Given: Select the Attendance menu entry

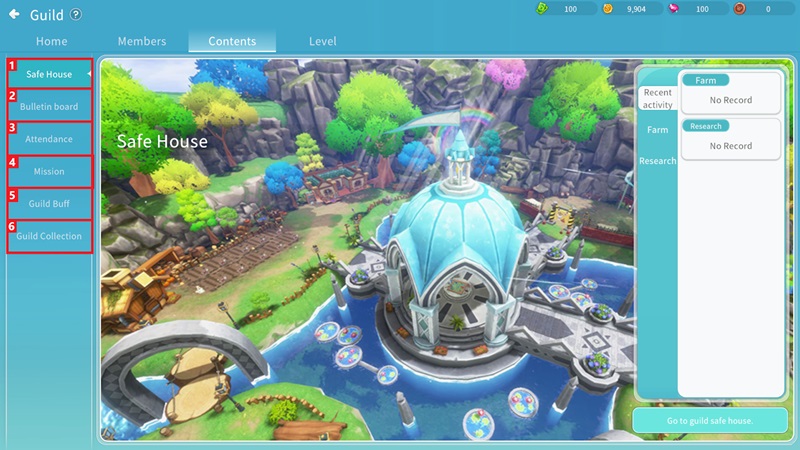Looking at the screenshot, I should click(49, 139).
